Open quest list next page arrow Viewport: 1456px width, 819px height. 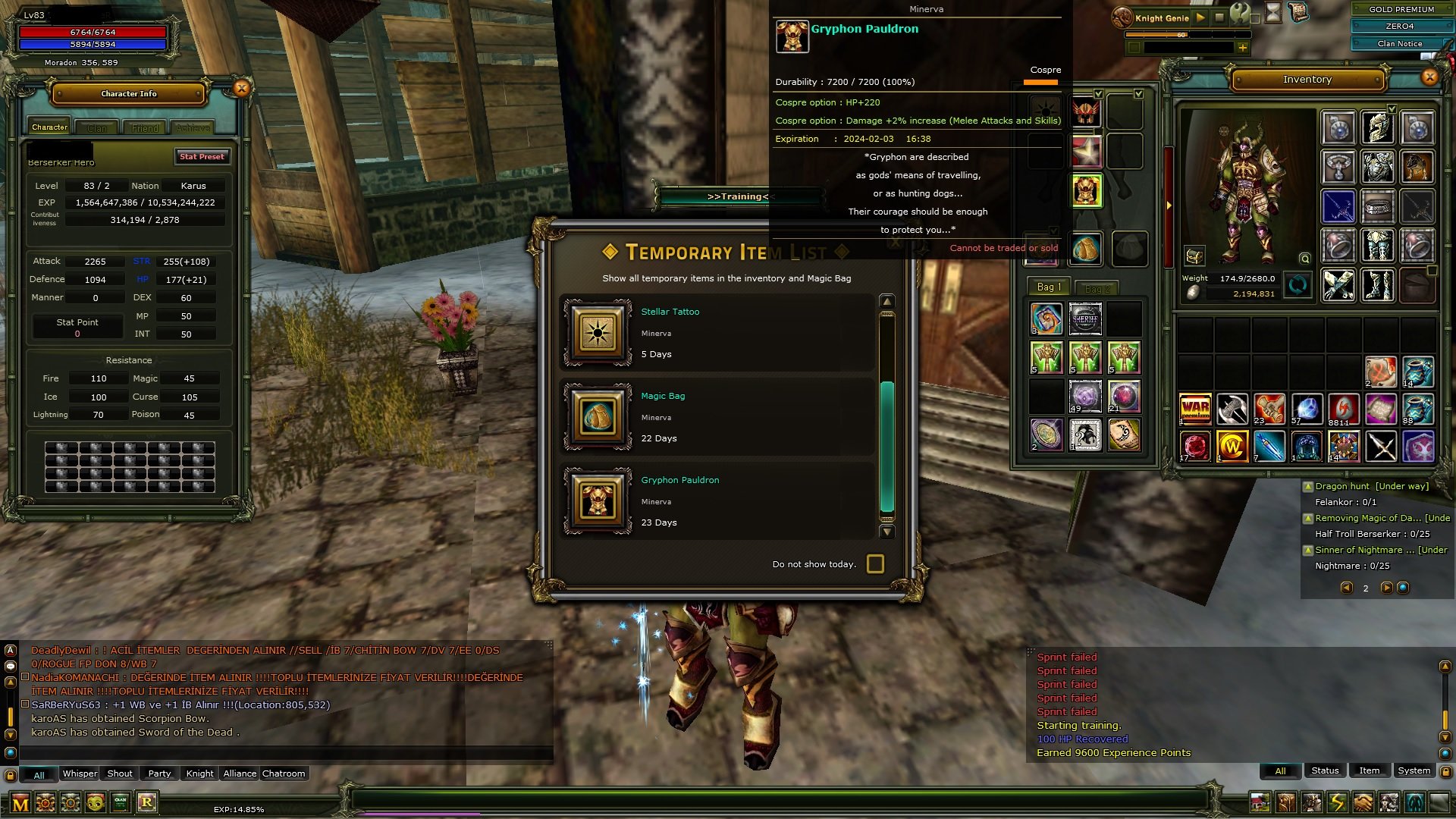(x=1386, y=588)
